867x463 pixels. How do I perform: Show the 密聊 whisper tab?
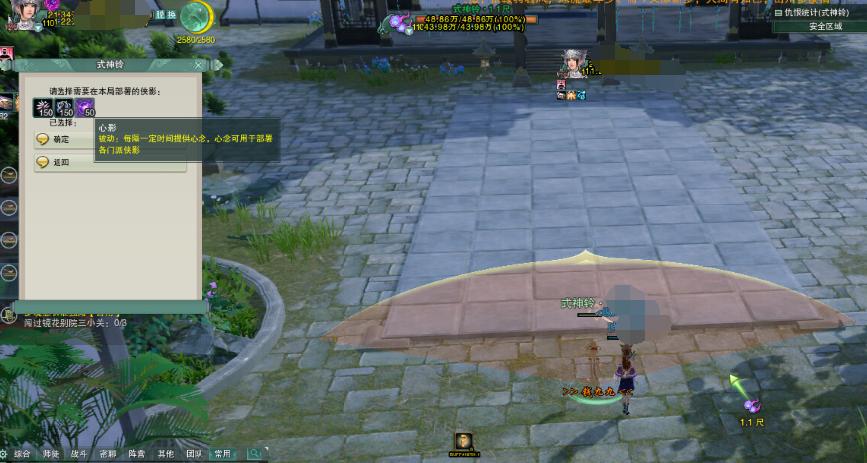tap(108, 454)
